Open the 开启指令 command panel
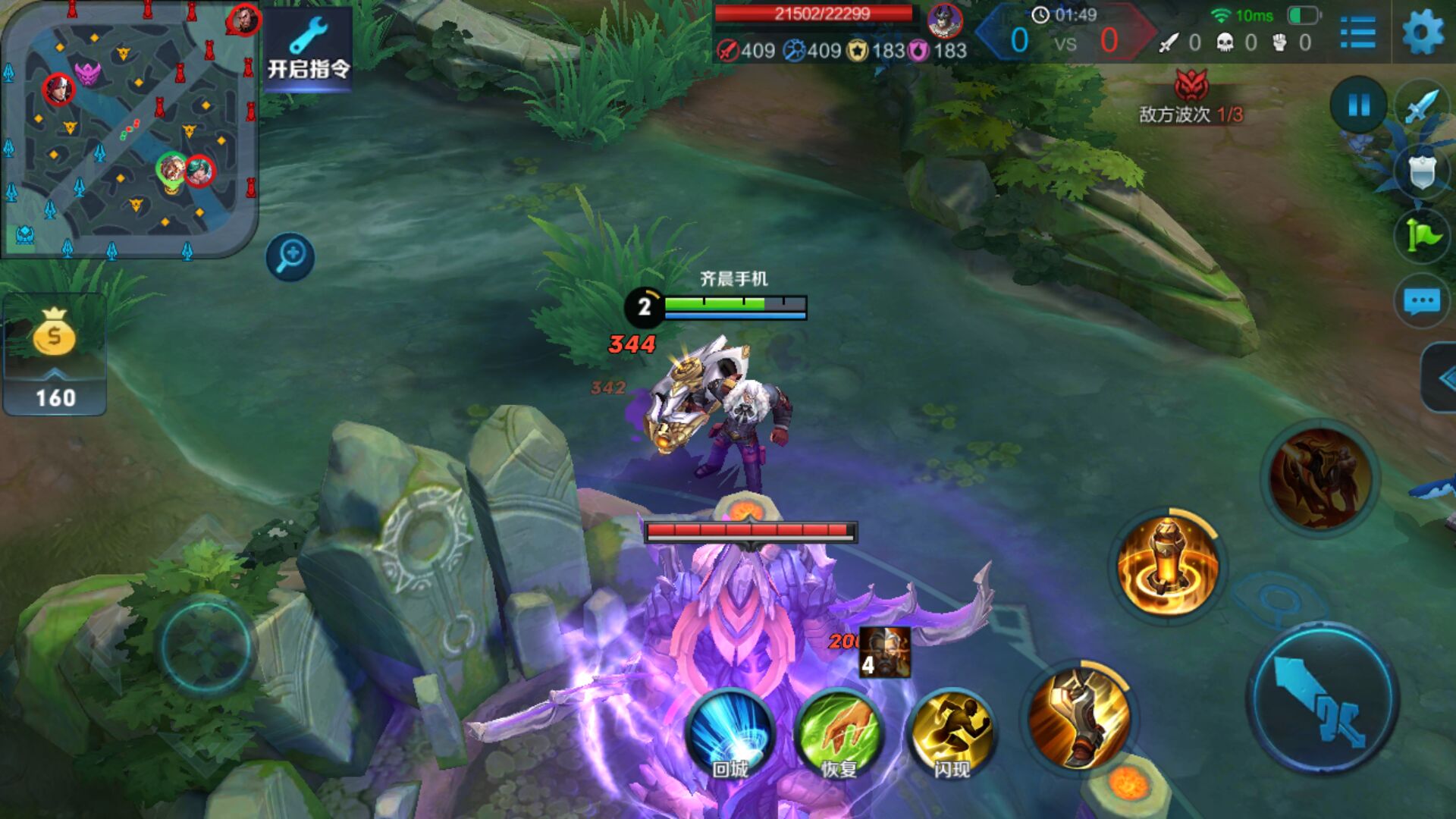This screenshot has width=1456, height=819. point(308,50)
